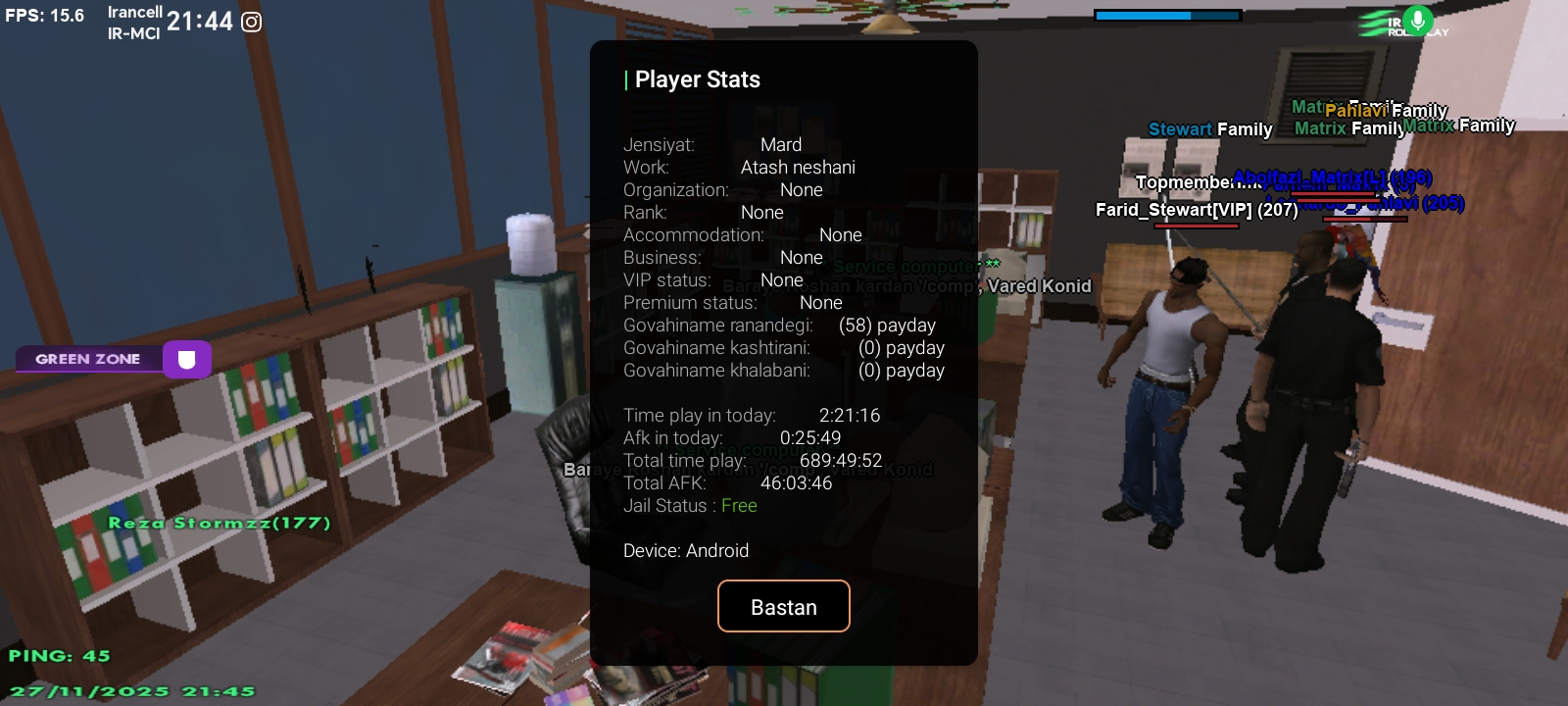This screenshot has height=706, width=1568.
Task: Tap the green microphone voice chat icon
Action: pyautogui.click(x=1417, y=20)
